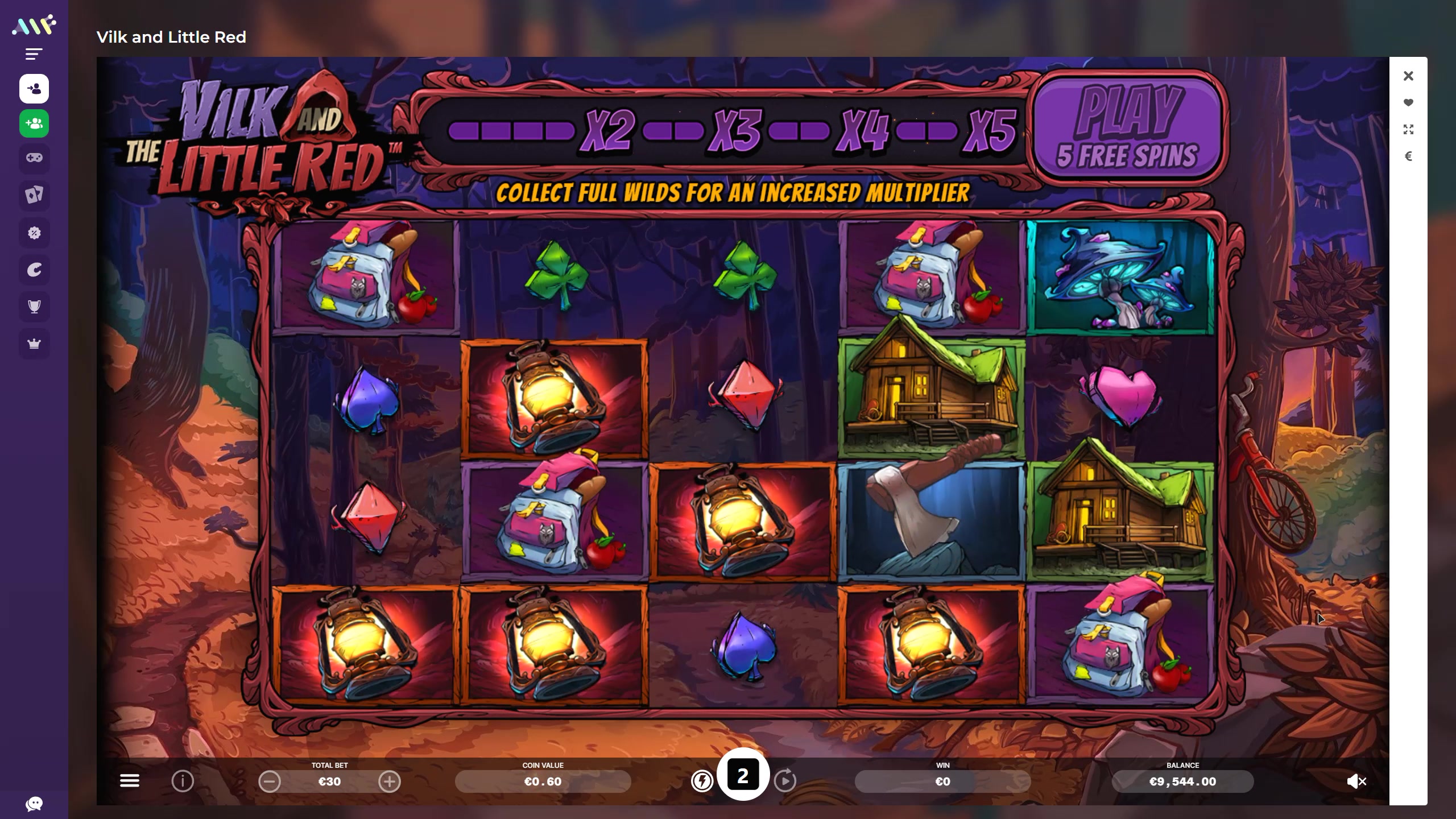Show the game info paytable
This screenshot has height=819, width=1456.
183,781
